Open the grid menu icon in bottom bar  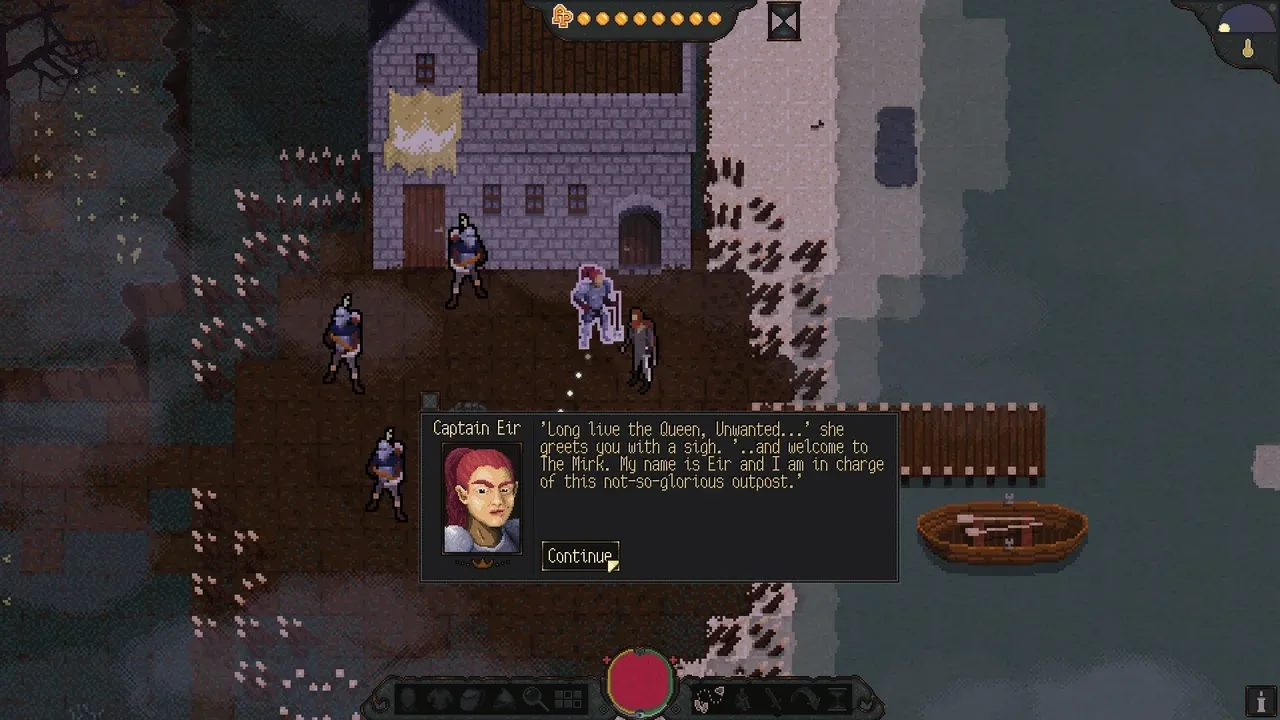coord(568,699)
